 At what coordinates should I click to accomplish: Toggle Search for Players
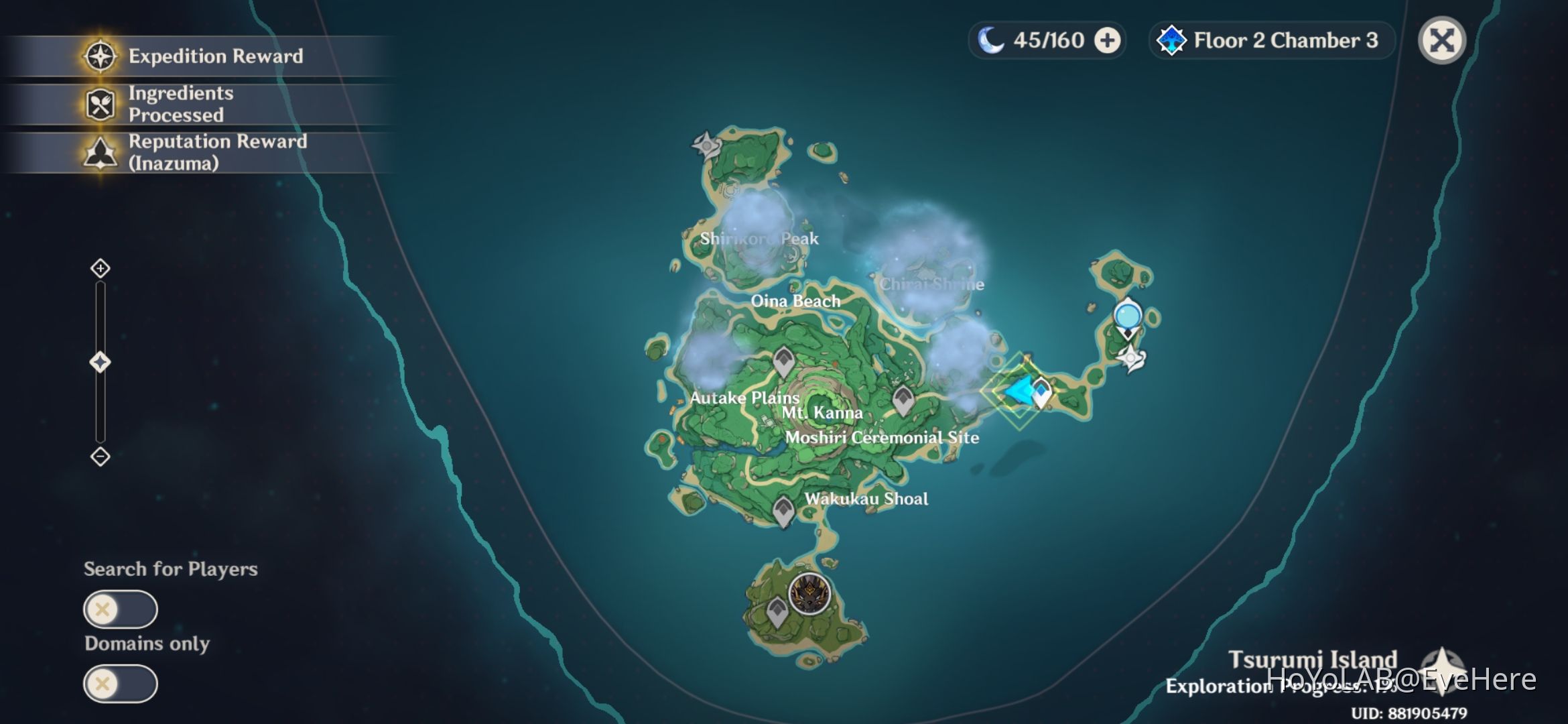pyautogui.click(x=121, y=609)
